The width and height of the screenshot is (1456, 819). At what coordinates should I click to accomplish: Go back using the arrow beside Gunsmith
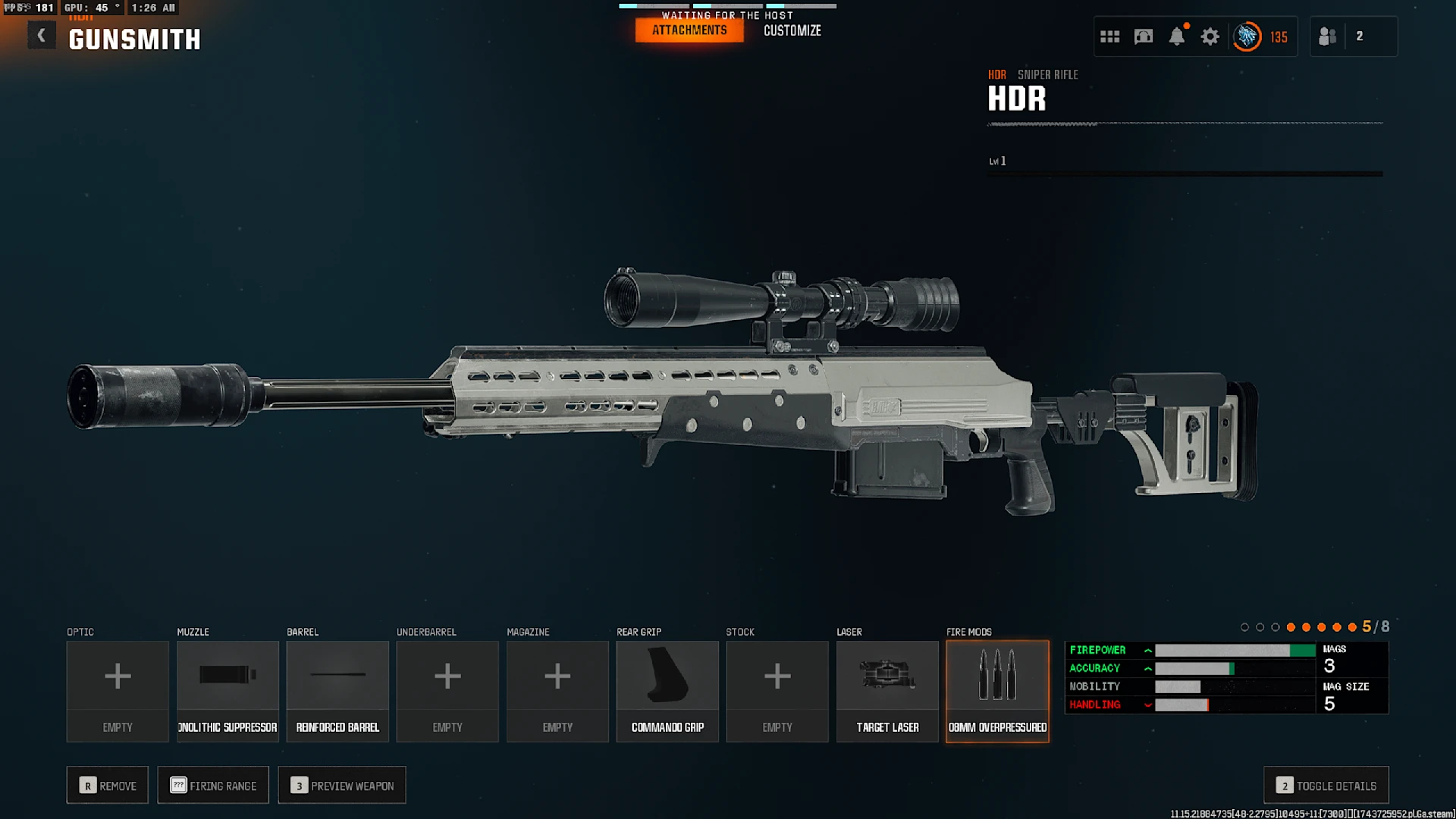[42, 36]
